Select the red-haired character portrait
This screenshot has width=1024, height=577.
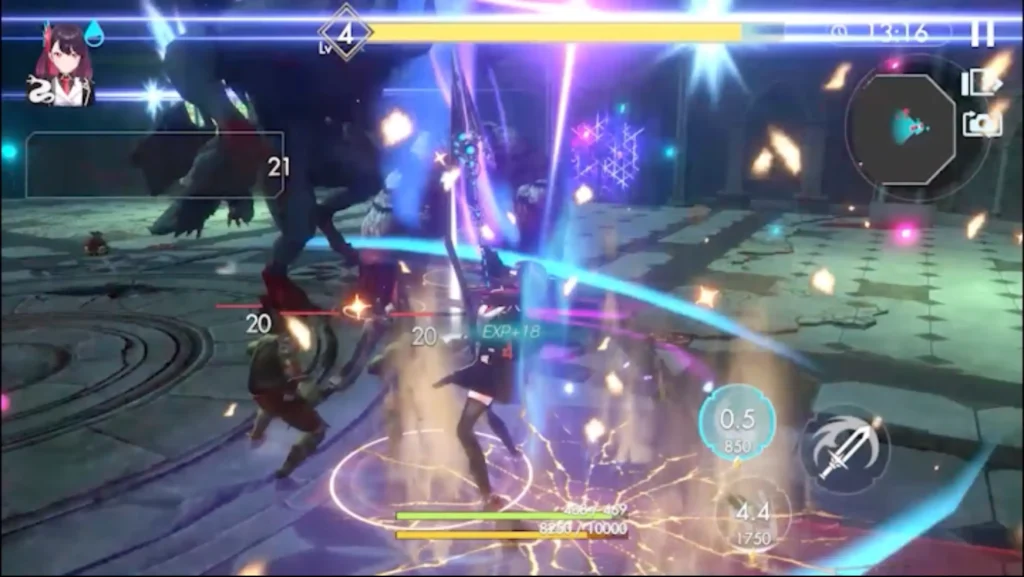[x=64, y=65]
